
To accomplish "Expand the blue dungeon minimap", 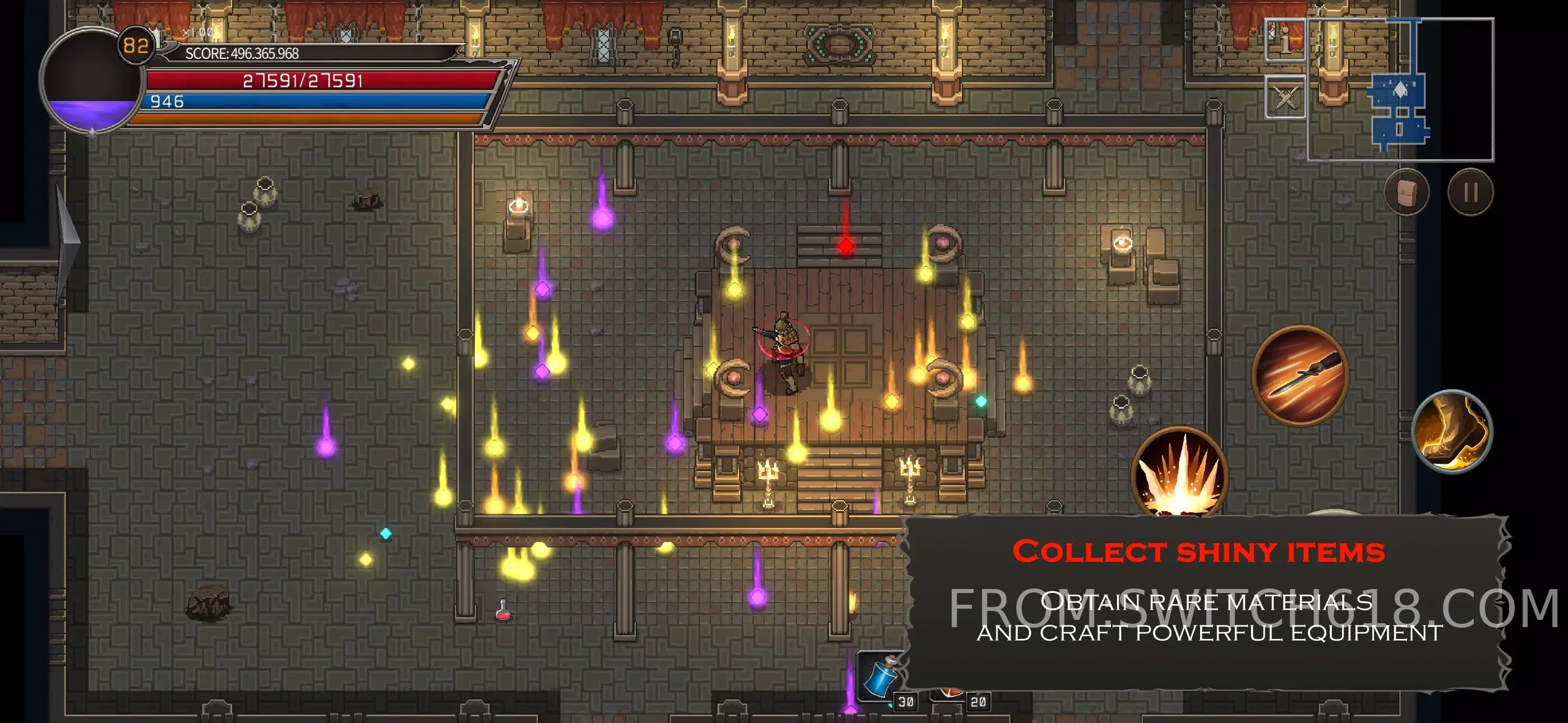I will pos(1400,90).
